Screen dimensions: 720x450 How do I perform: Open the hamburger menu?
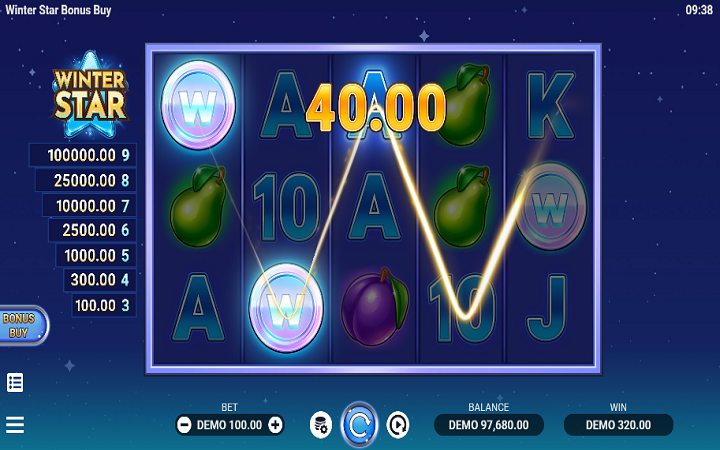tap(15, 425)
